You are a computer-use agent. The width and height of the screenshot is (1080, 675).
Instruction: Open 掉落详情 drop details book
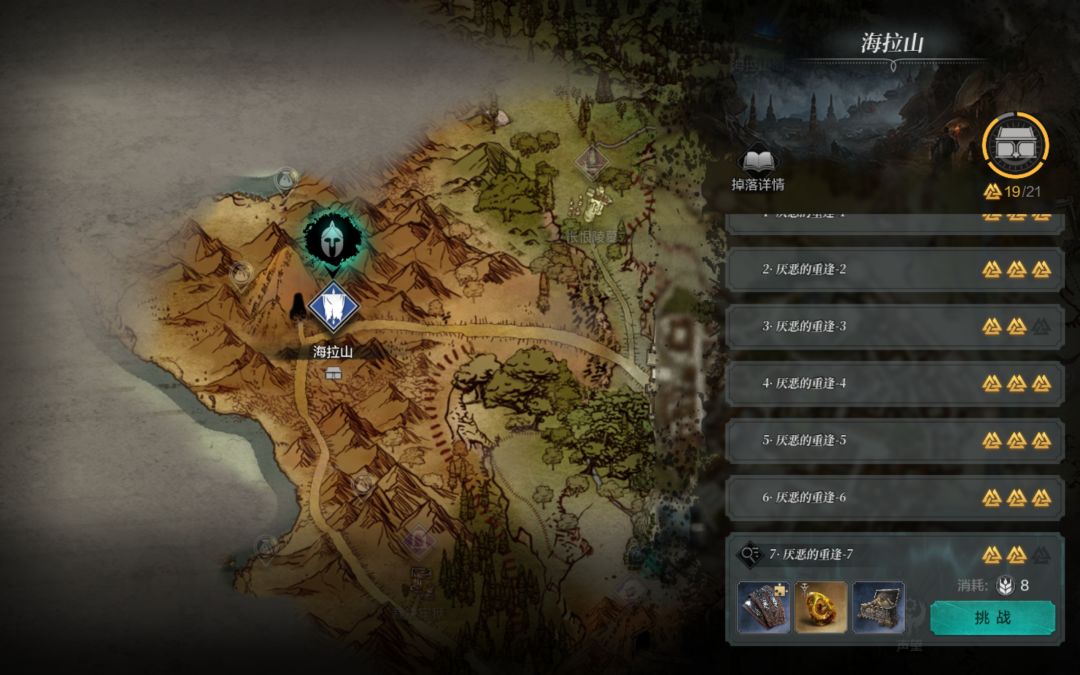758,168
